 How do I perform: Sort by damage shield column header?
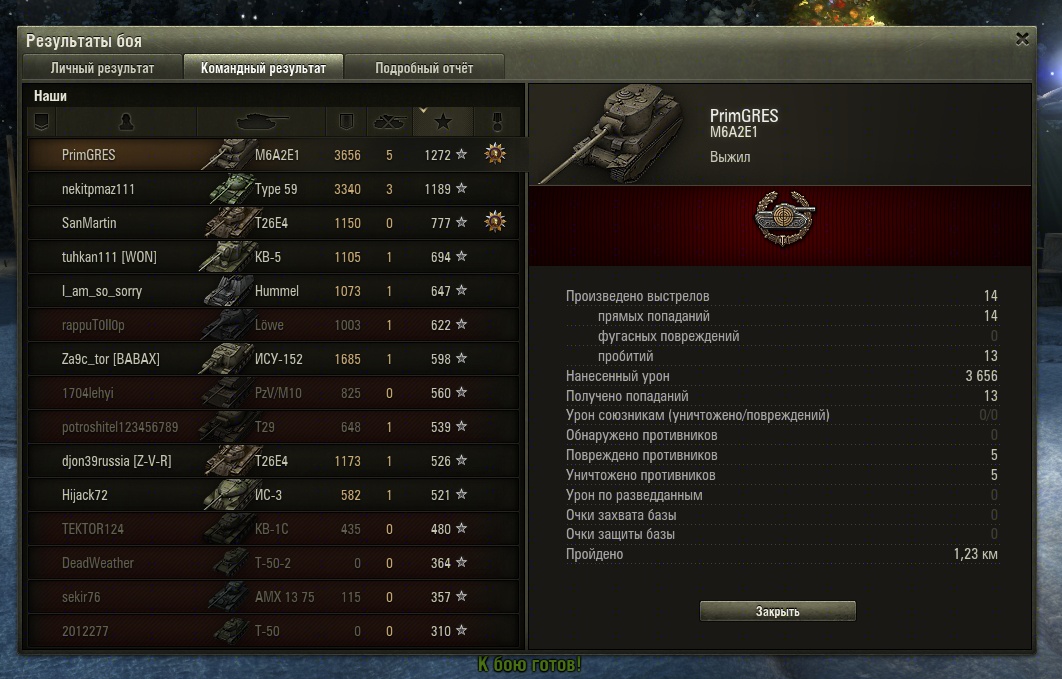(346, 121)
